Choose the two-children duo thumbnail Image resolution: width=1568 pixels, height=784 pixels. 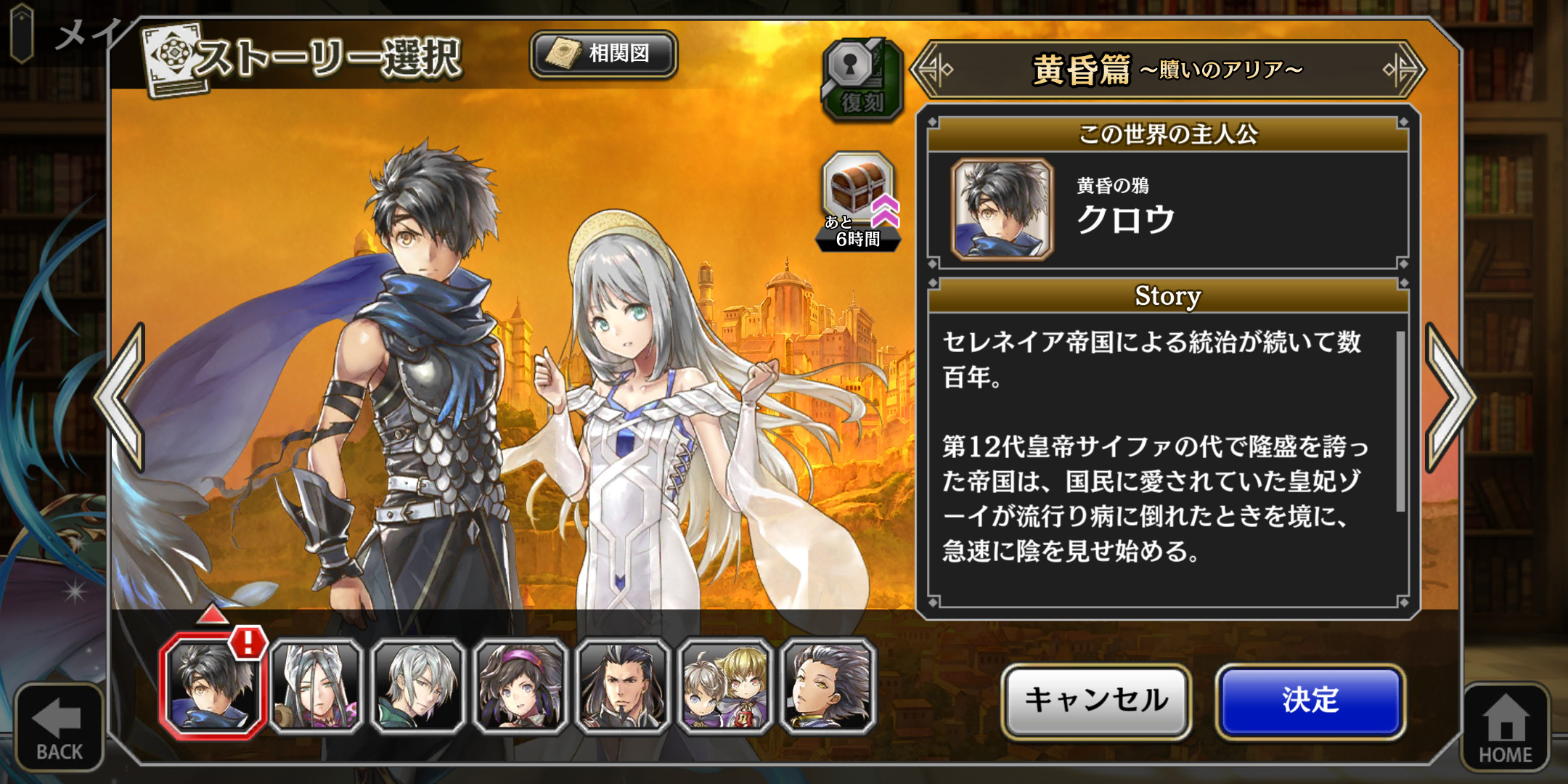point(725,687)
